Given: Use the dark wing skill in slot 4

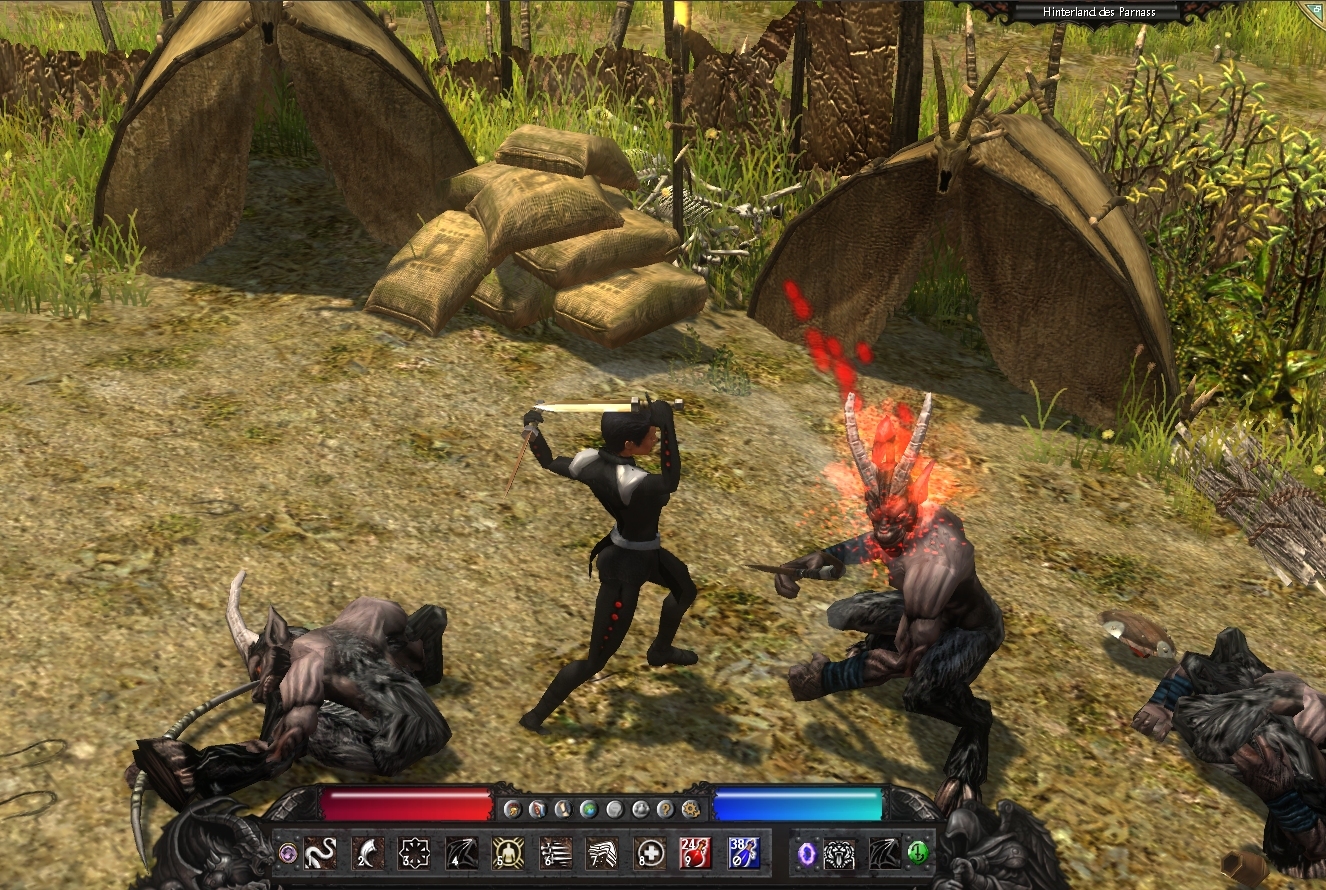Looking at the screenshot, I should point(461,853).
